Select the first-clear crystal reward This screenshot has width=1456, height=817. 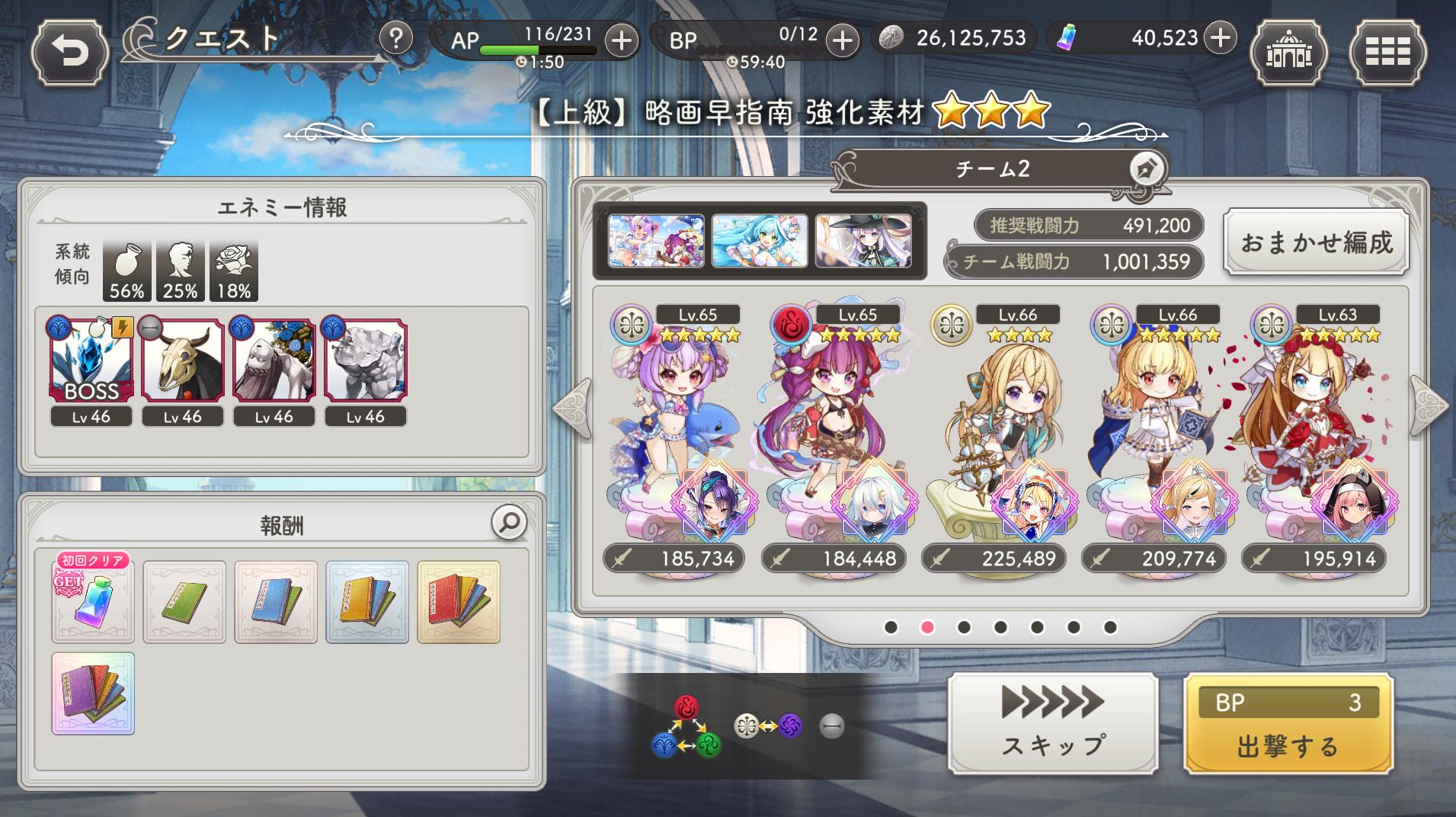(93, 602)
